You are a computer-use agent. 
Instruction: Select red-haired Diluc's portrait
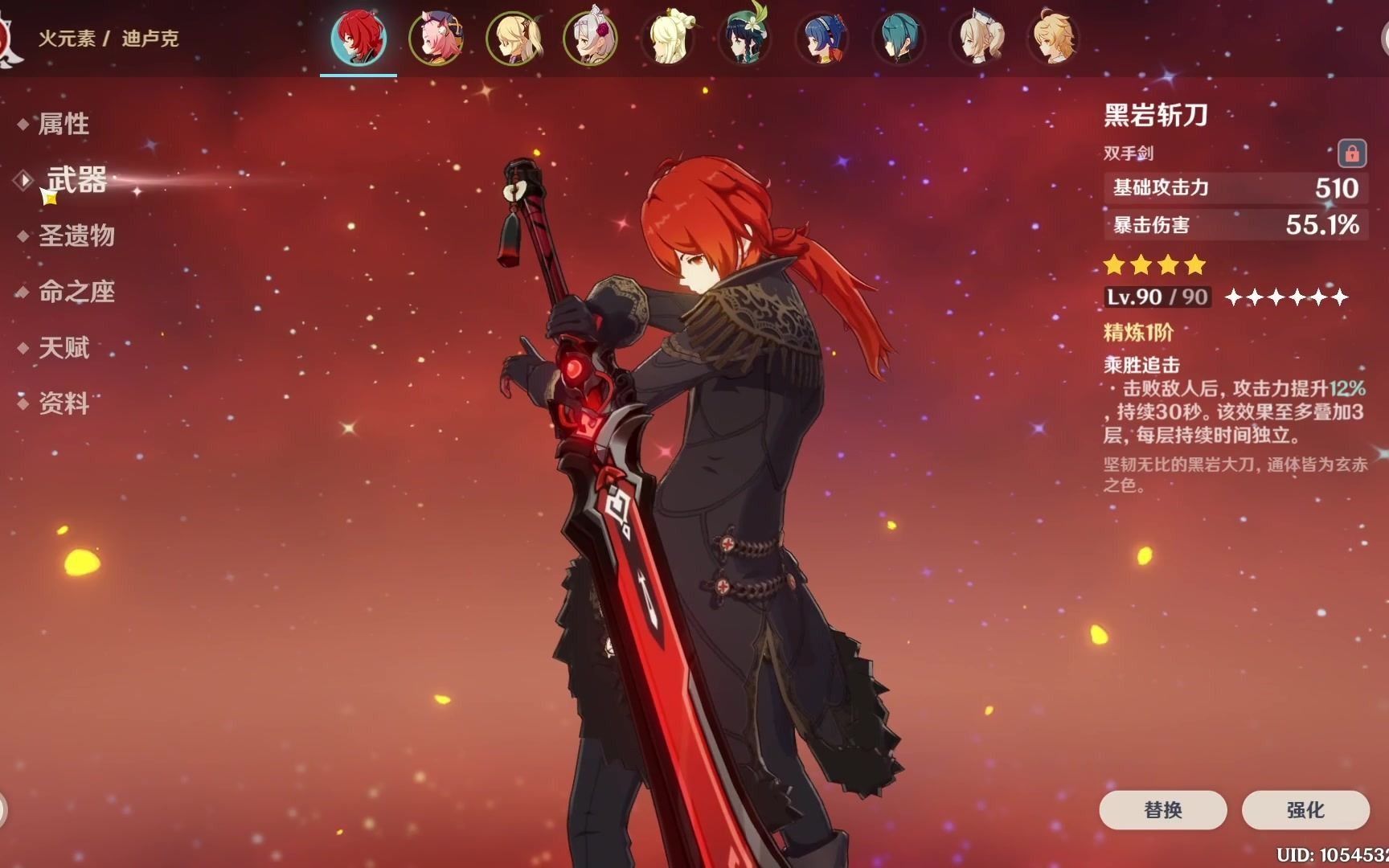point(359,38)
